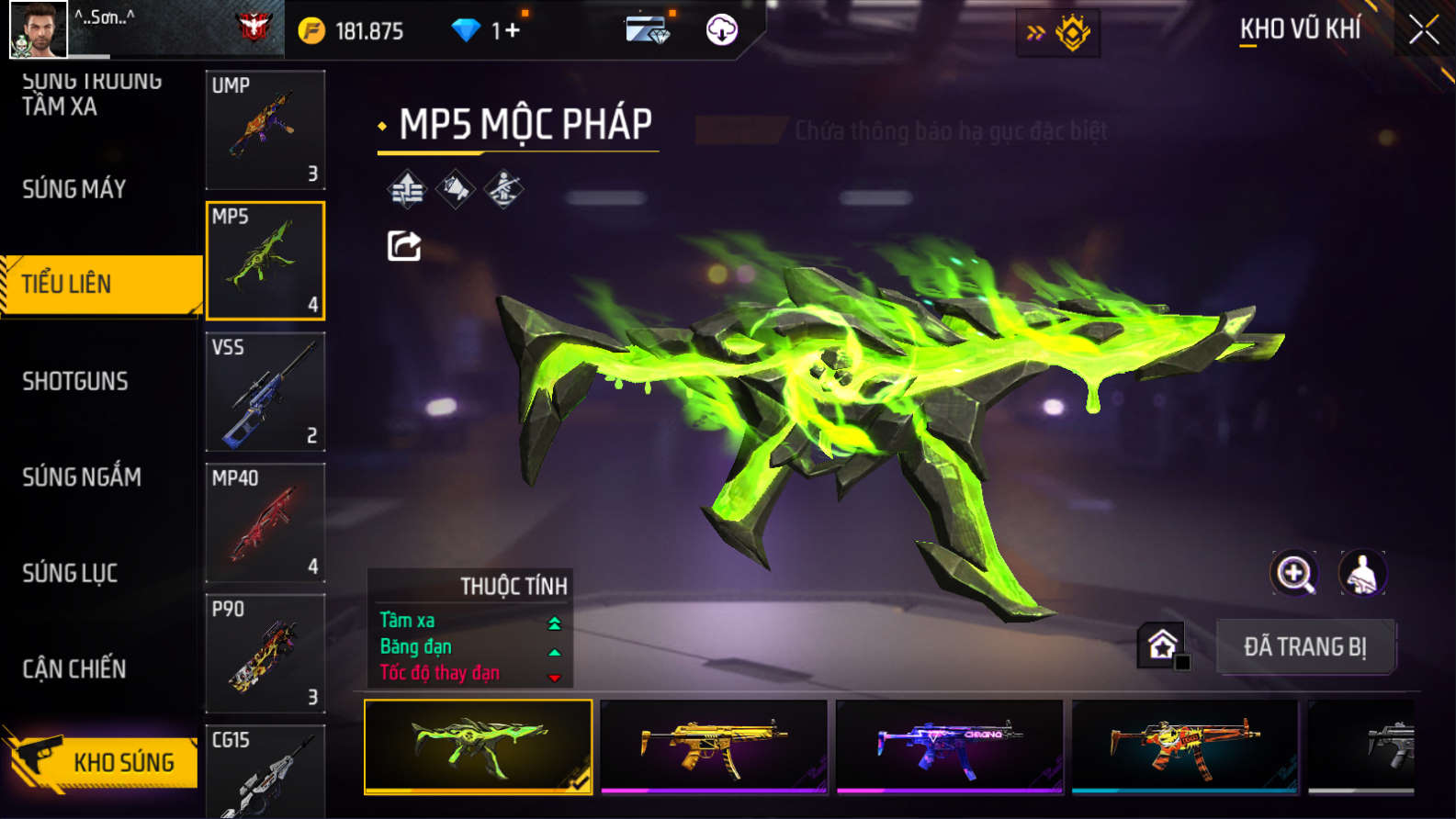Image resolution: width=1456 pixels, height=819 pixels.
Task: Switch to Súng Lục weapons
Action: coord(70,573)
